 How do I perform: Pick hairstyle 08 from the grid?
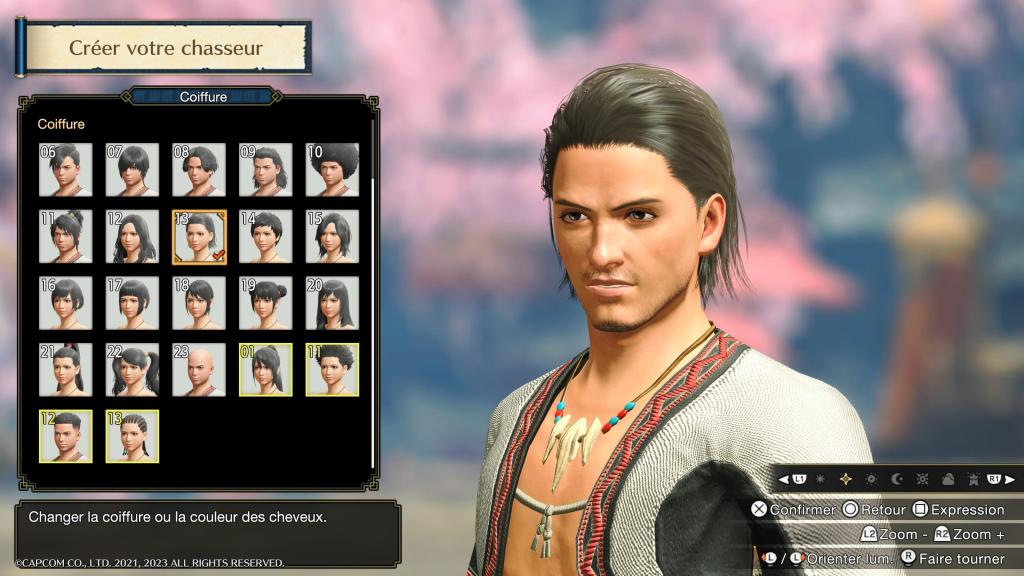click(199, 169)
